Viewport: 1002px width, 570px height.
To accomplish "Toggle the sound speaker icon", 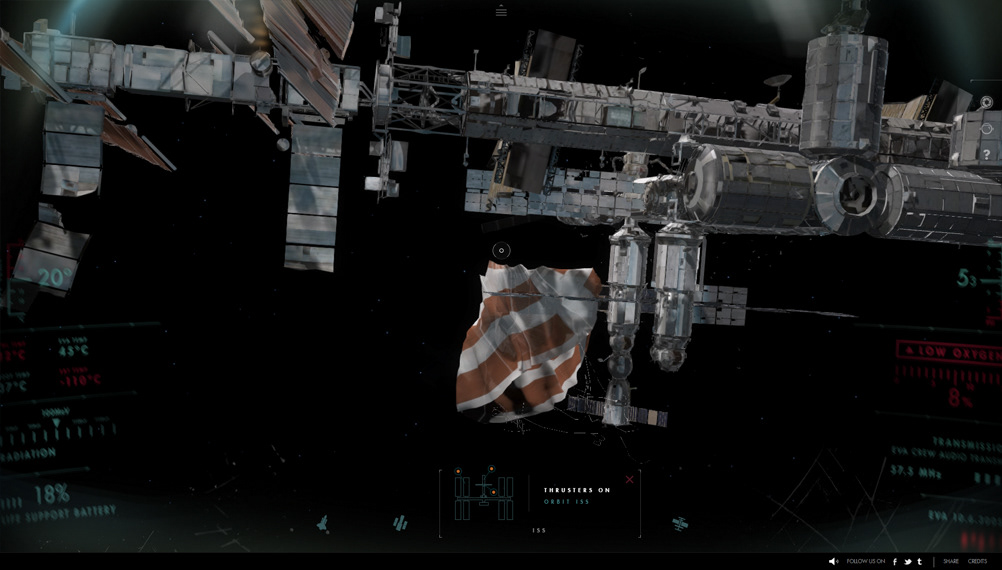I will point(833,562).
